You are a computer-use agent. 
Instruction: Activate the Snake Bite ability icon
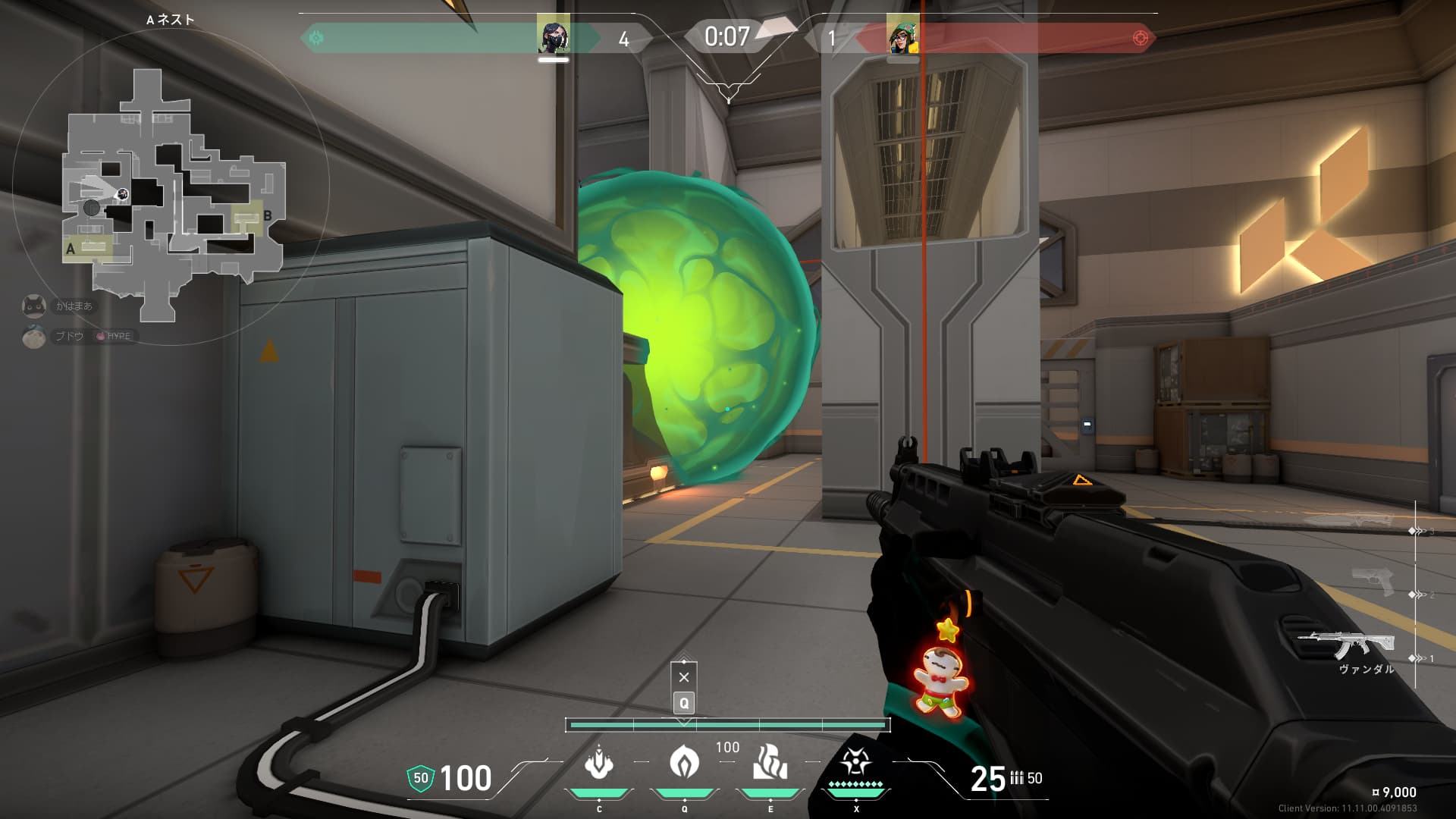pyautogui.click(x=599, y=762)
